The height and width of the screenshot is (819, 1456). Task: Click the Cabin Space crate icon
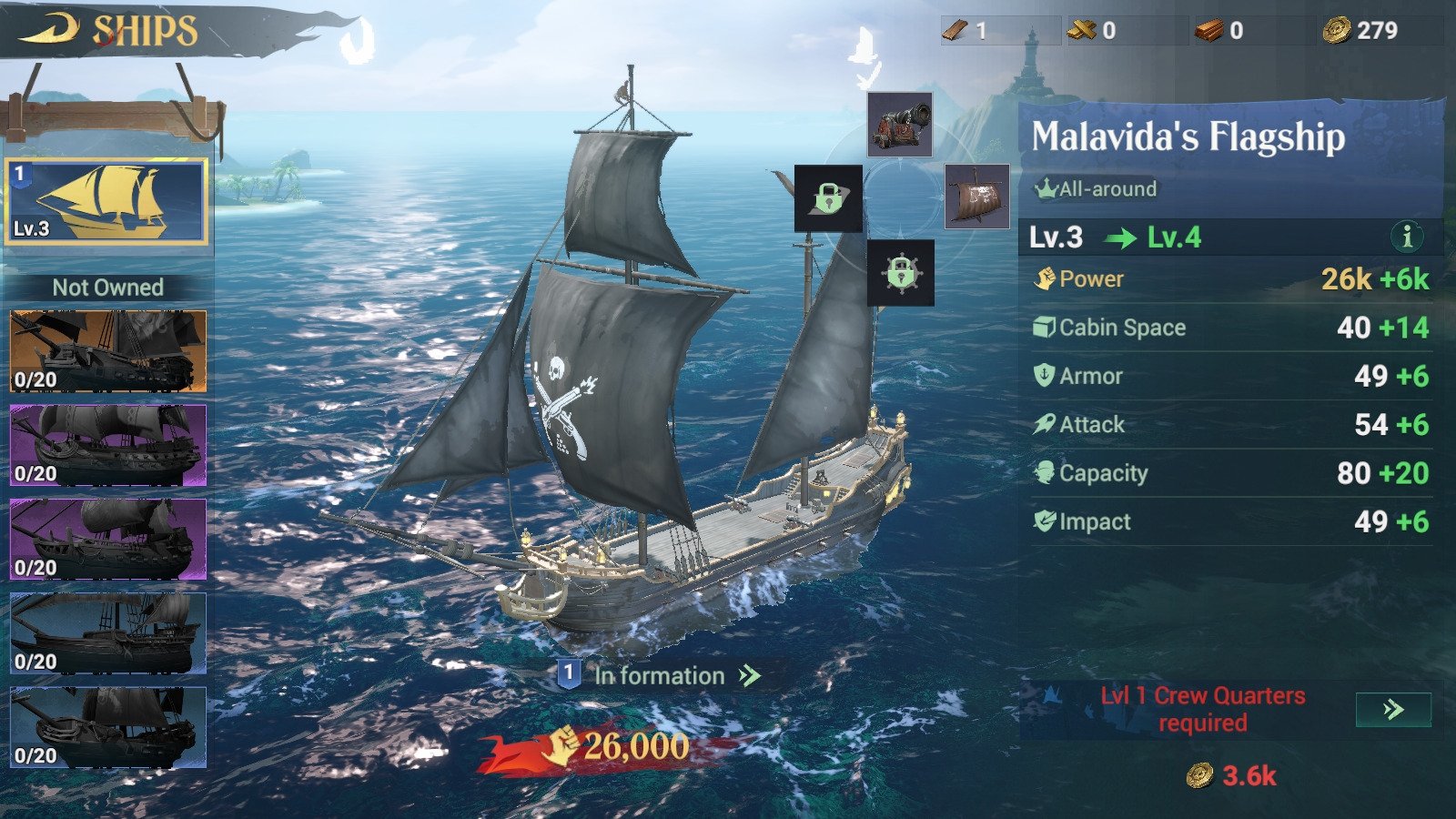tap(1044, 327)
